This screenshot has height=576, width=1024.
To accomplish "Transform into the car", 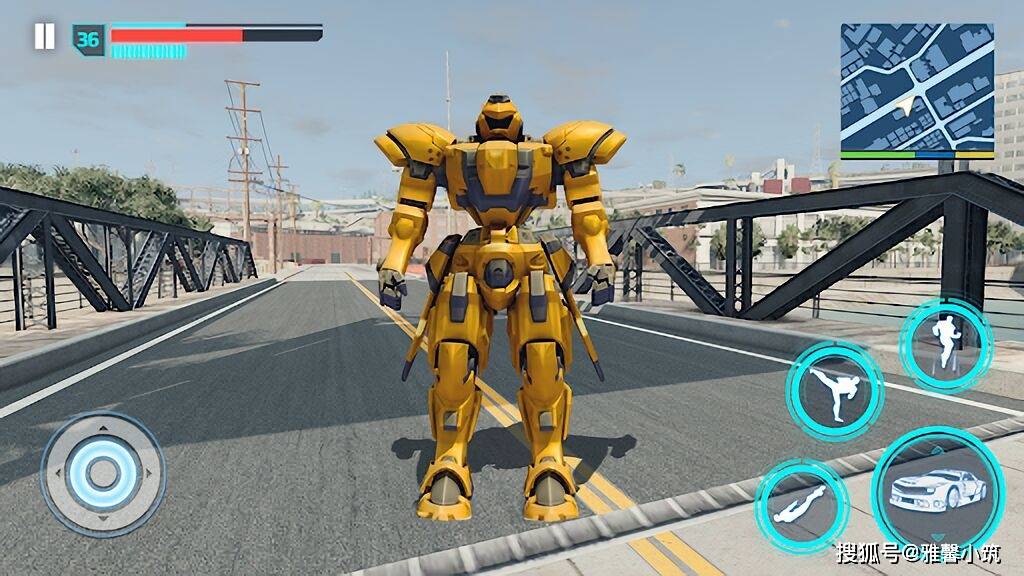I will (x=937, y=488).
